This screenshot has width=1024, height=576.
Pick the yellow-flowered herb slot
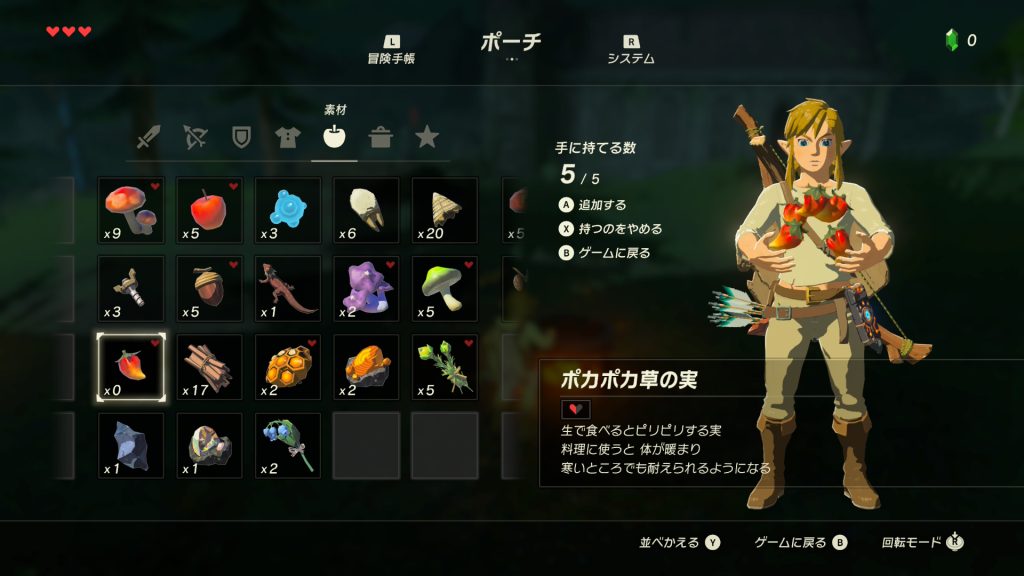[443, 367]
